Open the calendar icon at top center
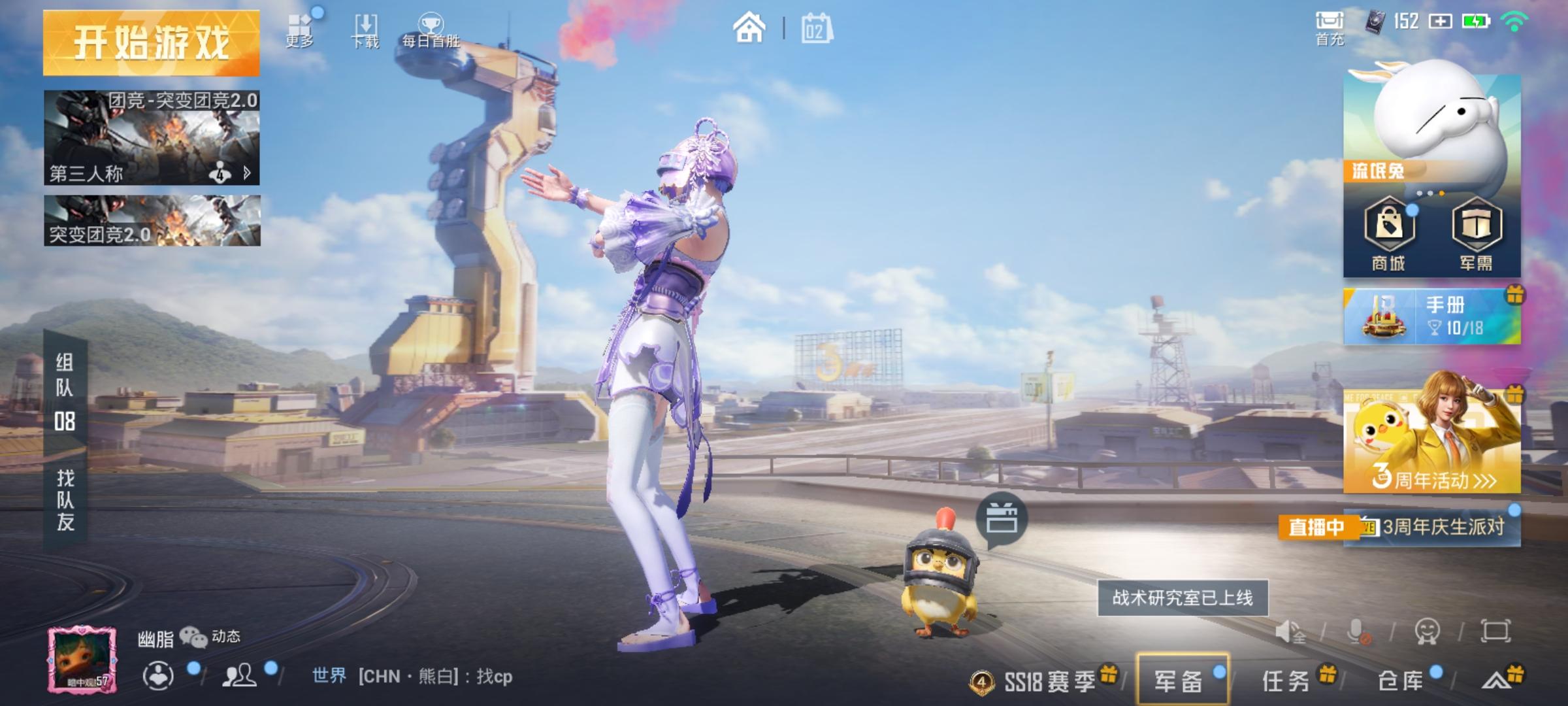The width and height of the screenshot is (1568, 706). [x=817, y=29]
